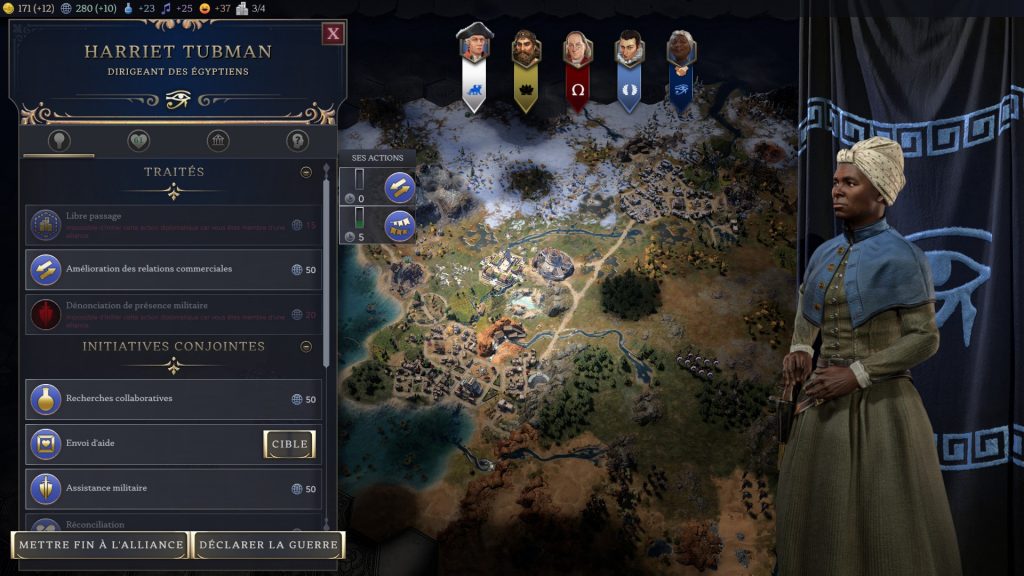This screenshot has height=576, width=1024.
Task: Choose the Recherches collaboratives initiative
Action: [x=173, y=399]
